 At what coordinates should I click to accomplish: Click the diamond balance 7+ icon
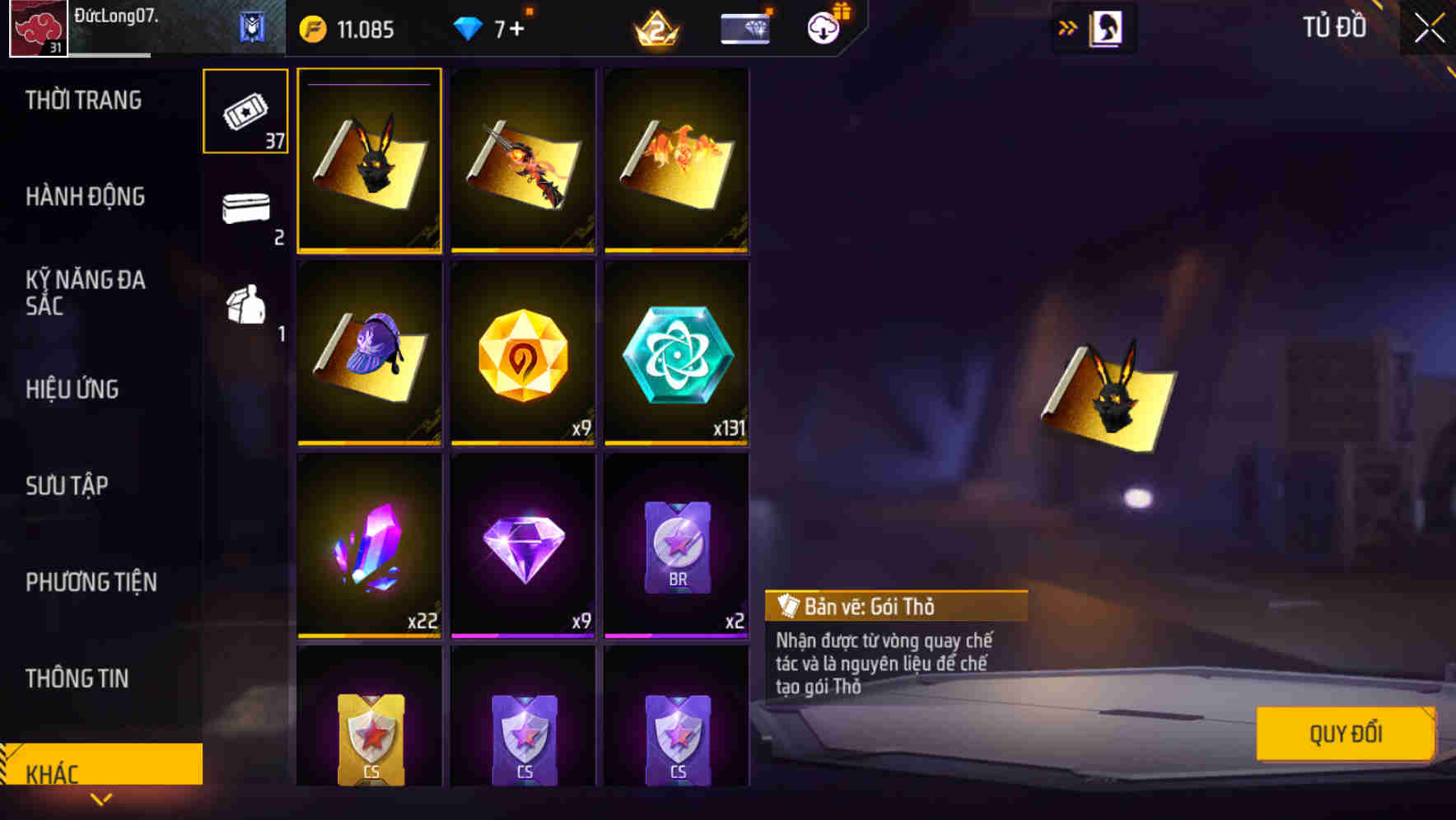pyautogui.click(x=467, y=27)
